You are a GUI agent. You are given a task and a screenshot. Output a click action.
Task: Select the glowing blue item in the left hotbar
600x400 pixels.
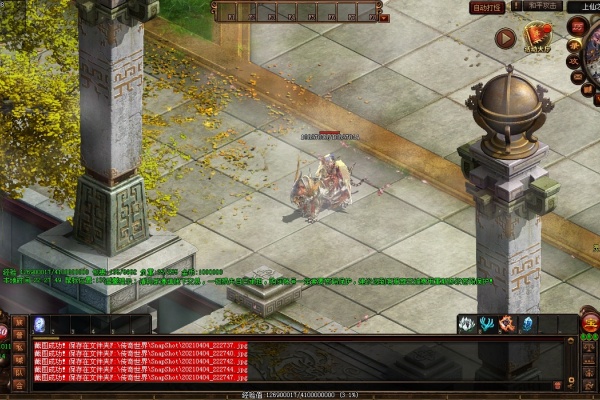point(39,324)
